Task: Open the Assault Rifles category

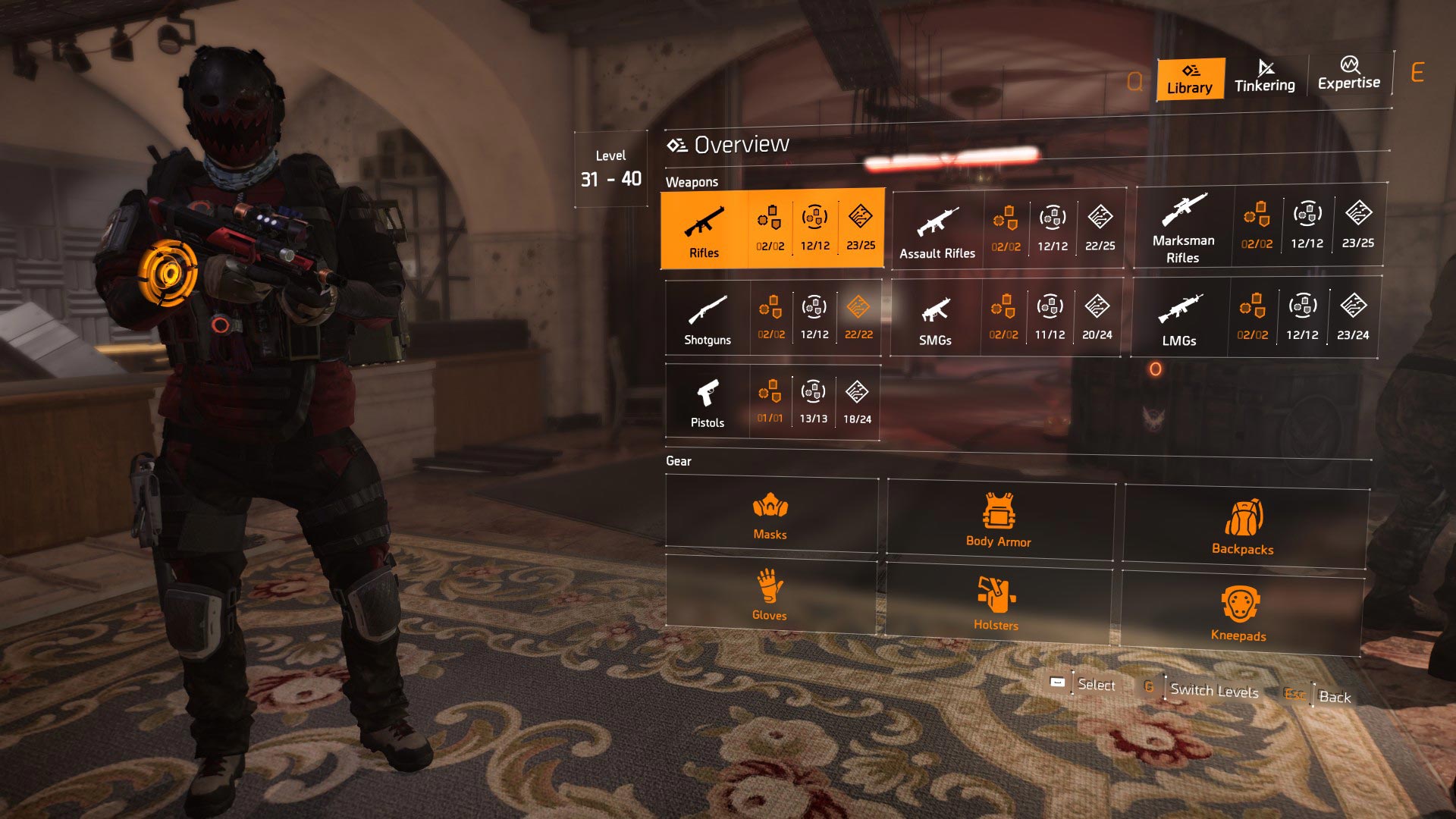Action: (x=937, y=231)
